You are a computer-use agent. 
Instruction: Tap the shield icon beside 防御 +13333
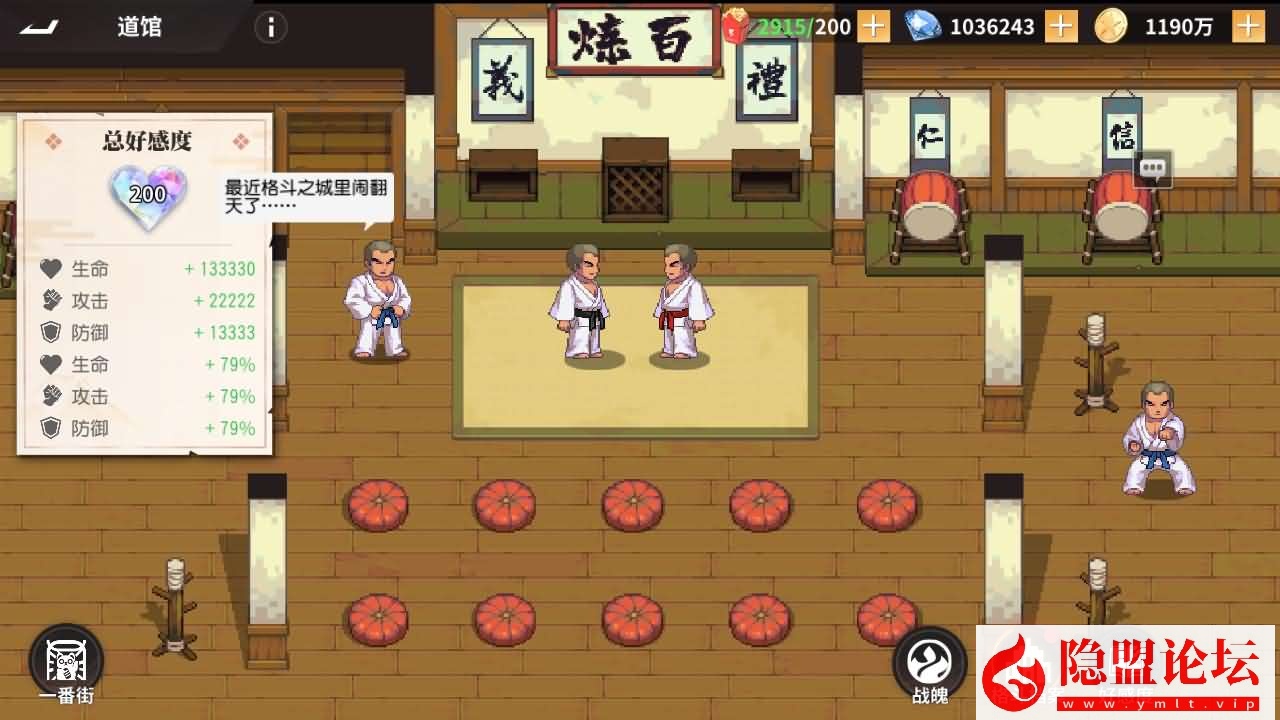pos(49,332)
